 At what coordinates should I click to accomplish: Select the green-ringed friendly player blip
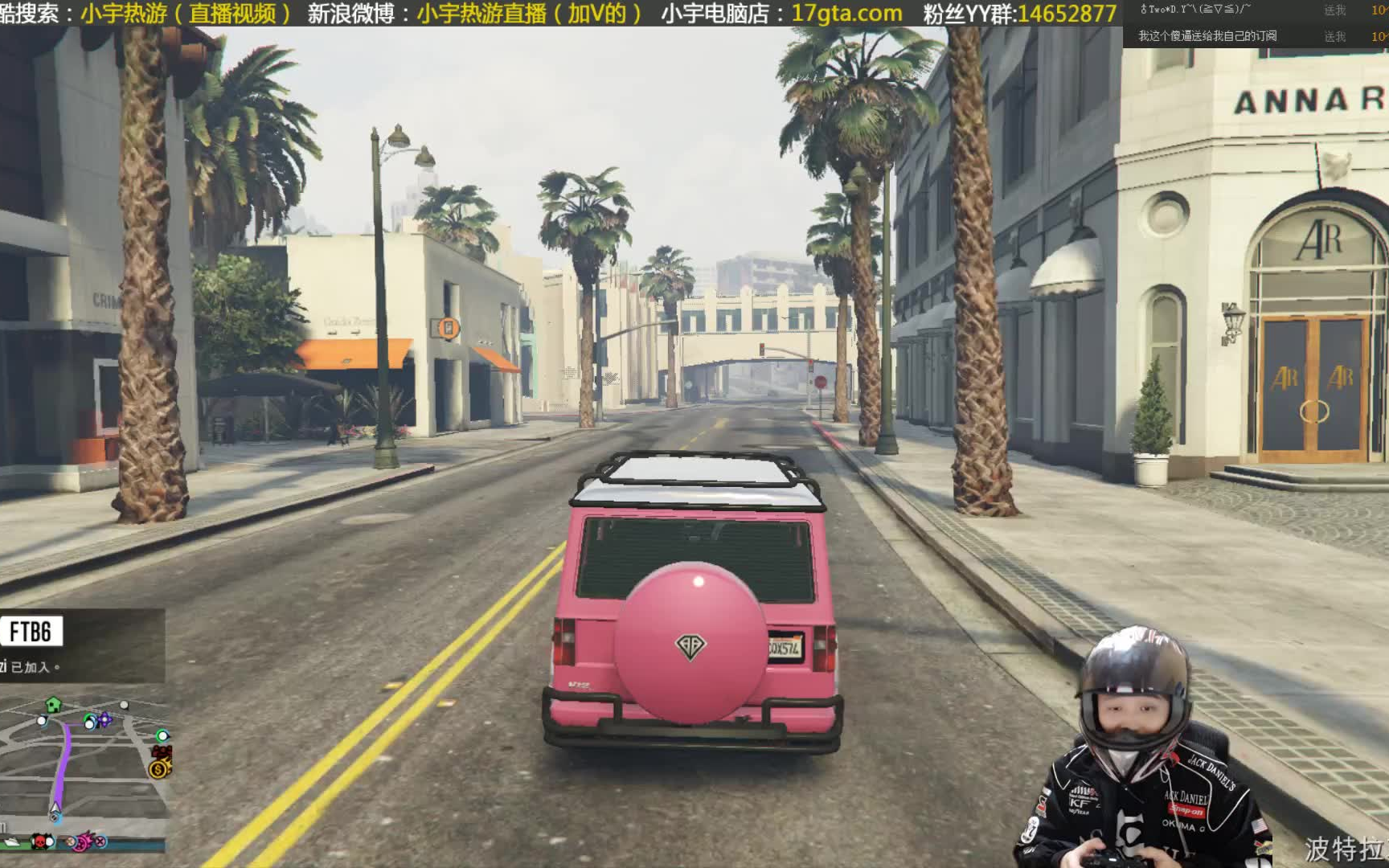(162, 736)
